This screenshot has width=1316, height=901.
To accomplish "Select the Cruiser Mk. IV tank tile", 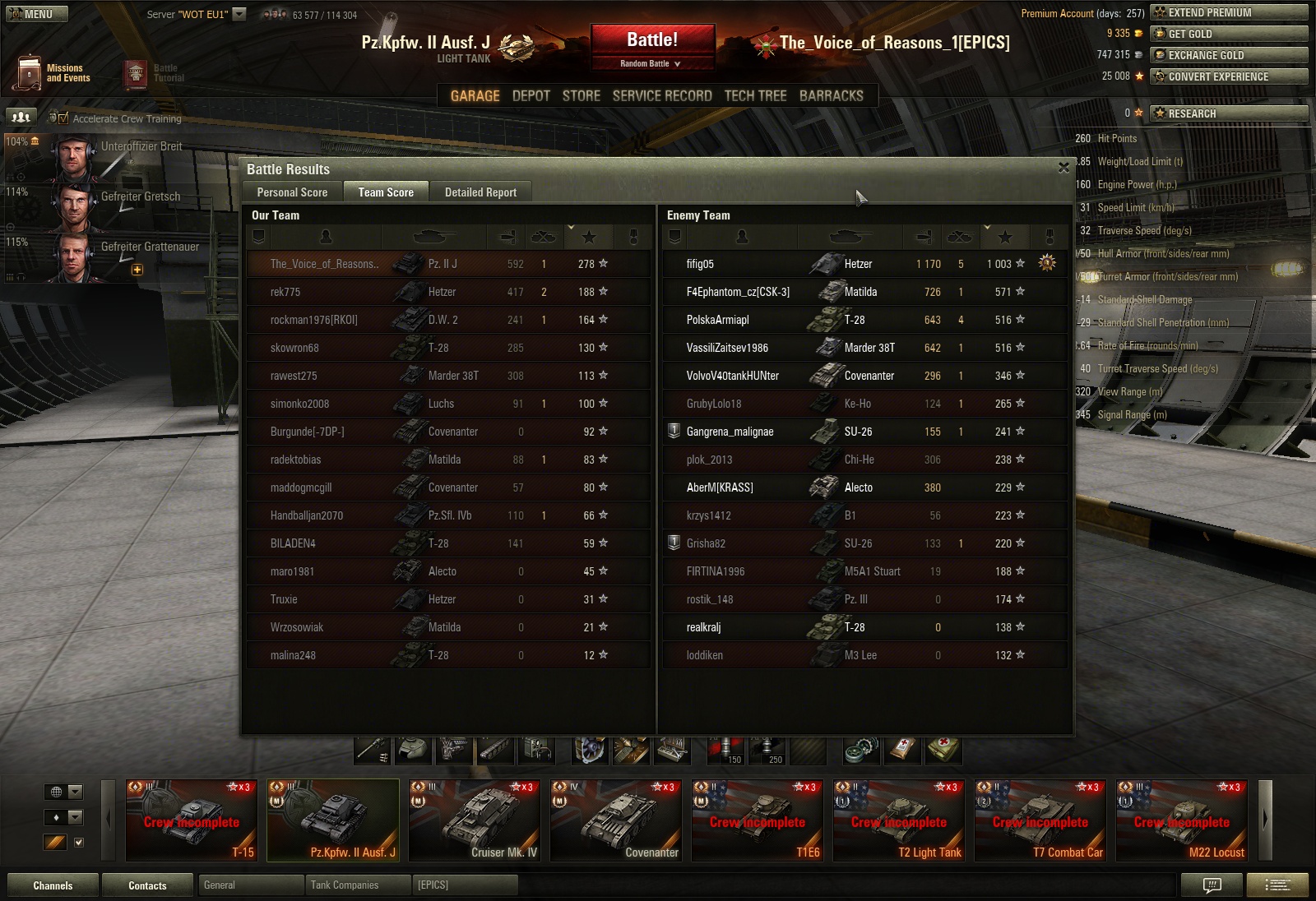I will [475, 820].
